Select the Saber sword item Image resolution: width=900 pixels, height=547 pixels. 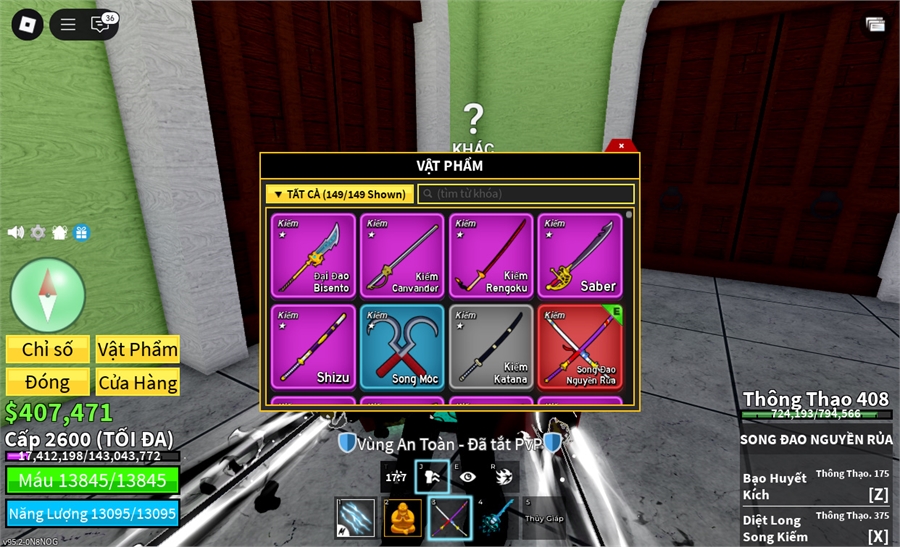(580, 255)
